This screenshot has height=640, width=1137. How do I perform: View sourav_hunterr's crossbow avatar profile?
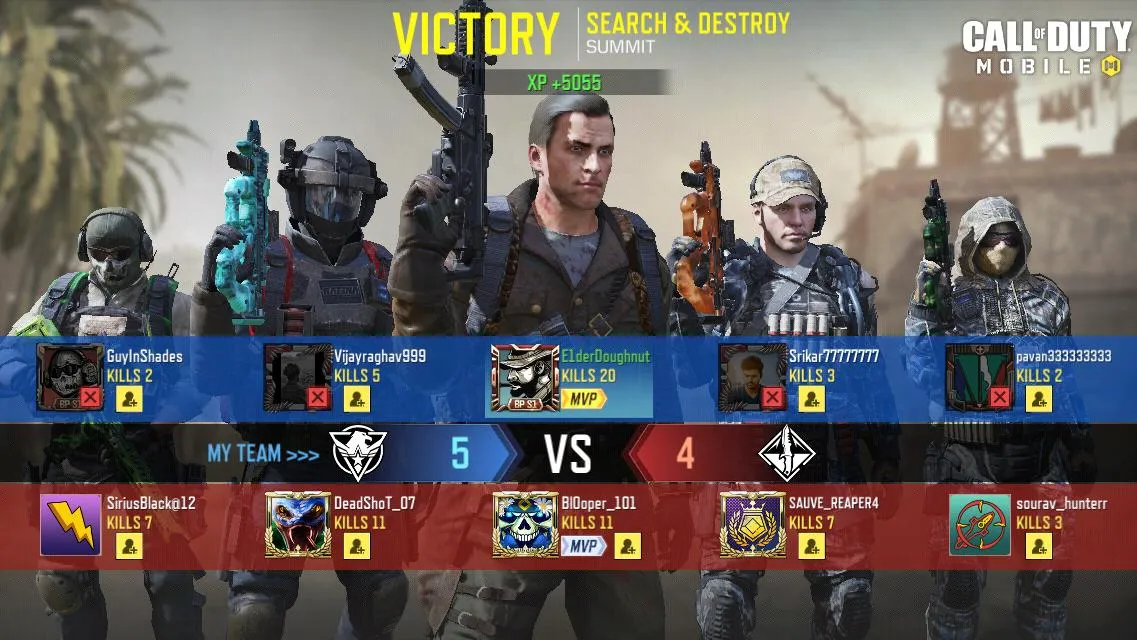(980, 525)
